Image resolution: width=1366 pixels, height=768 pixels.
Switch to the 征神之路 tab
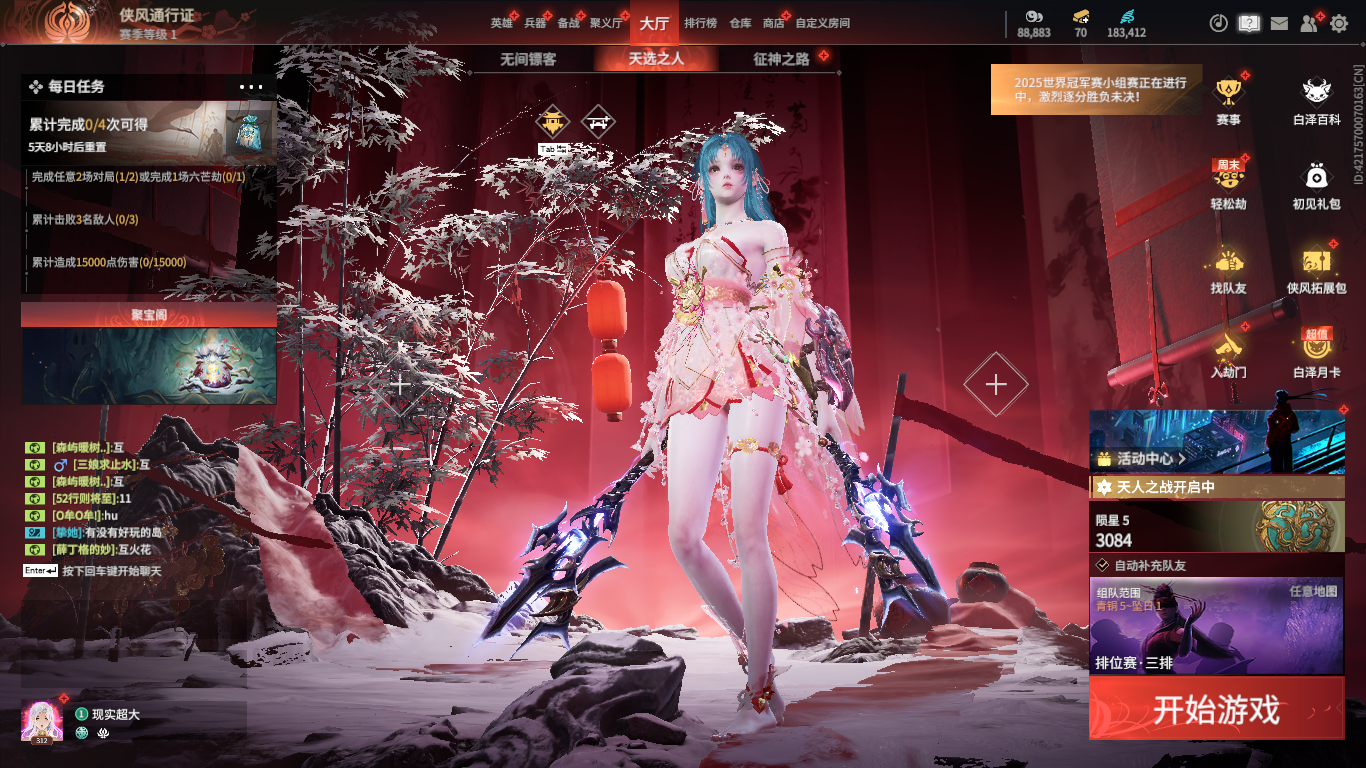tap(781, 59)
